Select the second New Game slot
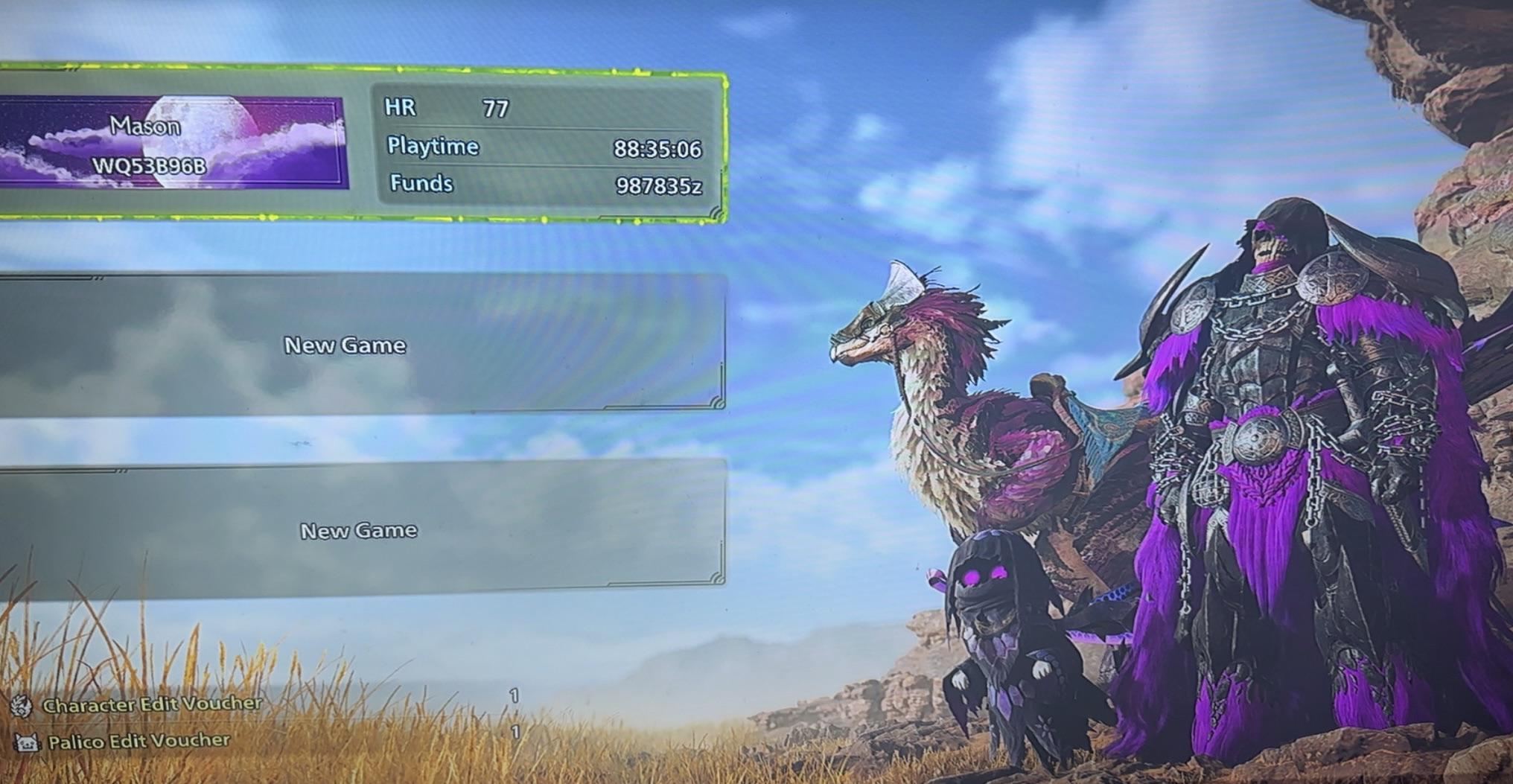This screenshot has width=1513, height=784. point(357,530)
